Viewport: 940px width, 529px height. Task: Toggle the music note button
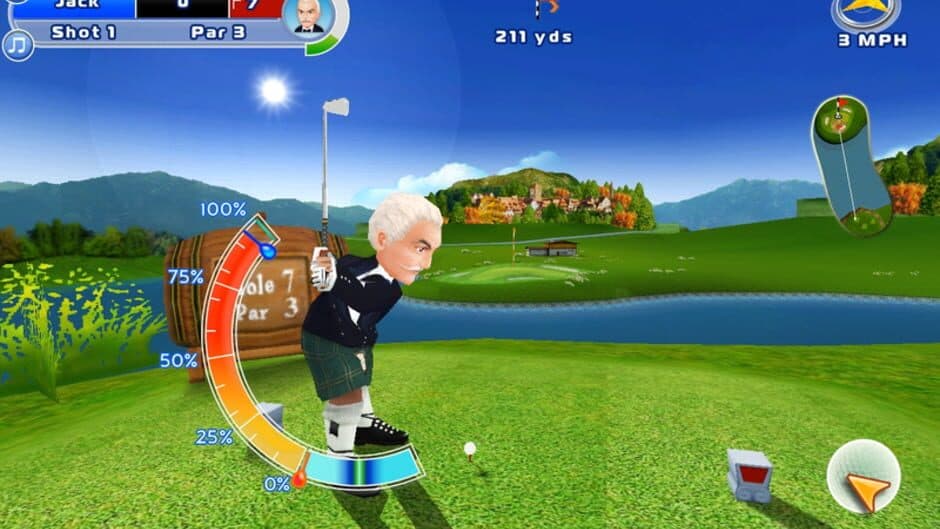(x=16, y=45)
